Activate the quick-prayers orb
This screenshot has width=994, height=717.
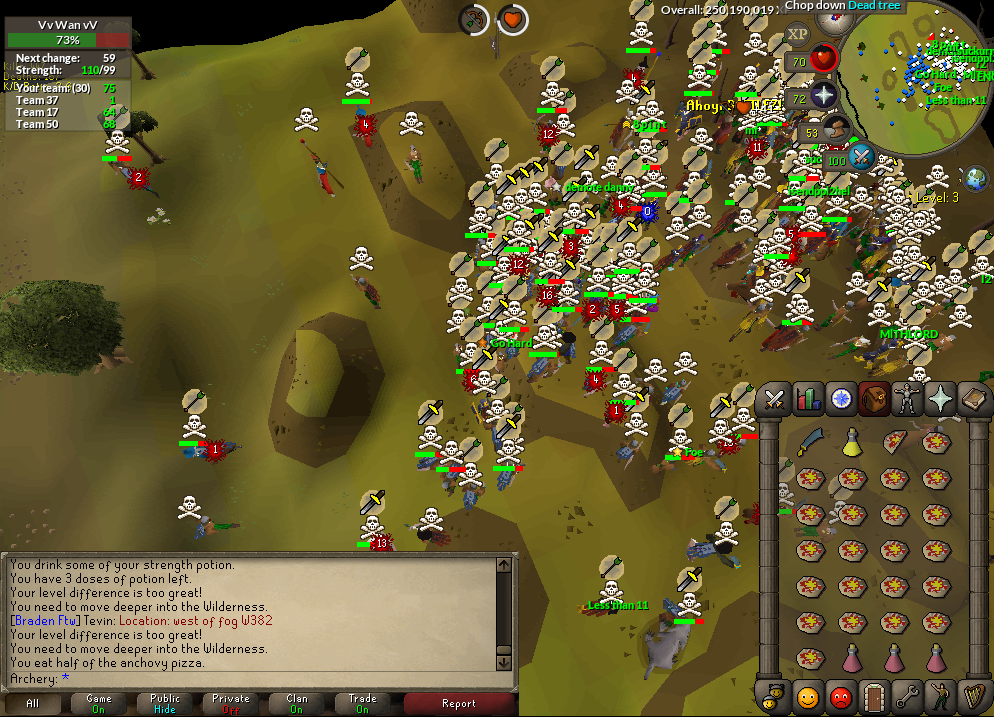click(x=823, y=96)
